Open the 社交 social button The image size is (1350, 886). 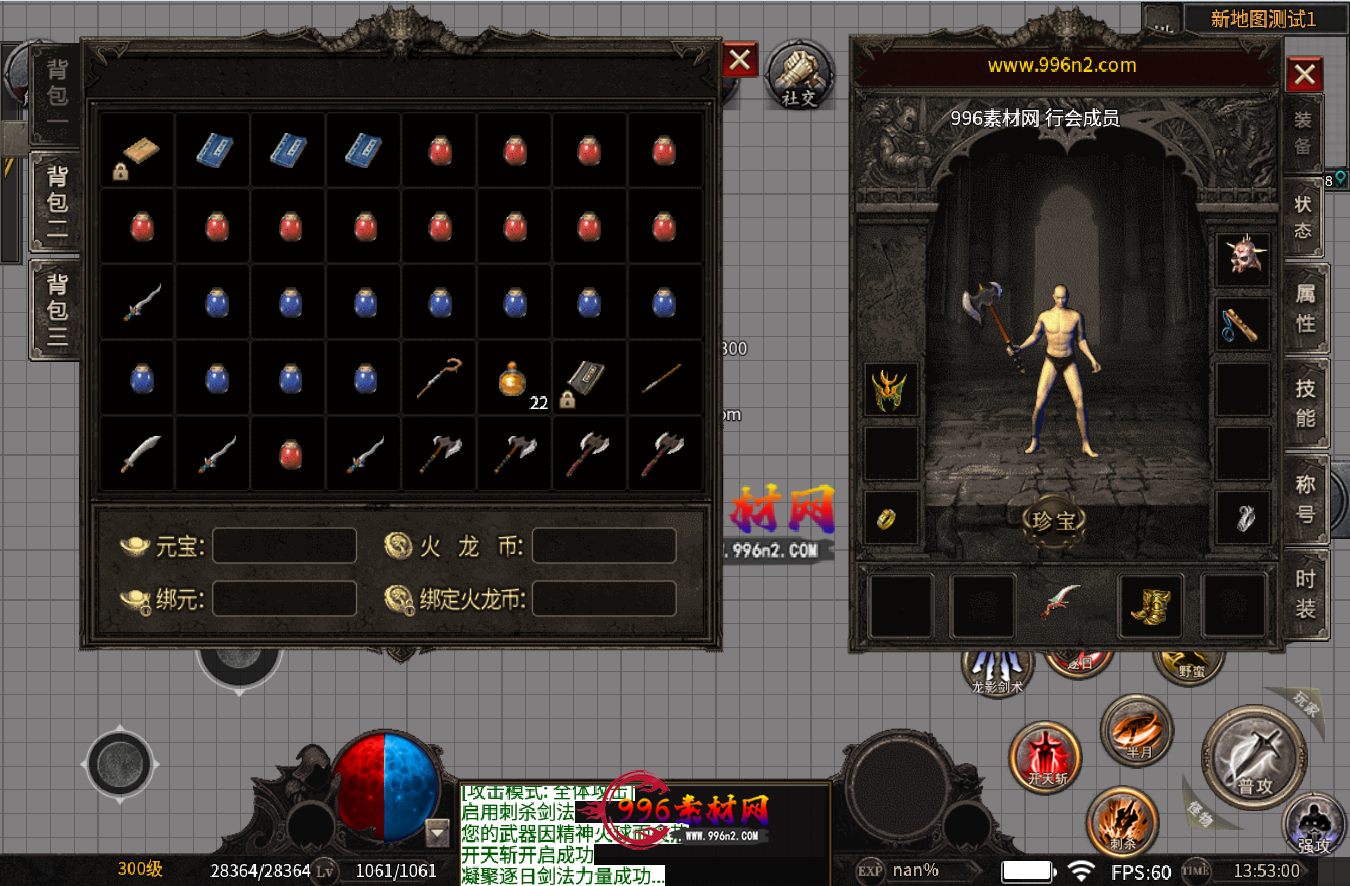coord(799,75)
